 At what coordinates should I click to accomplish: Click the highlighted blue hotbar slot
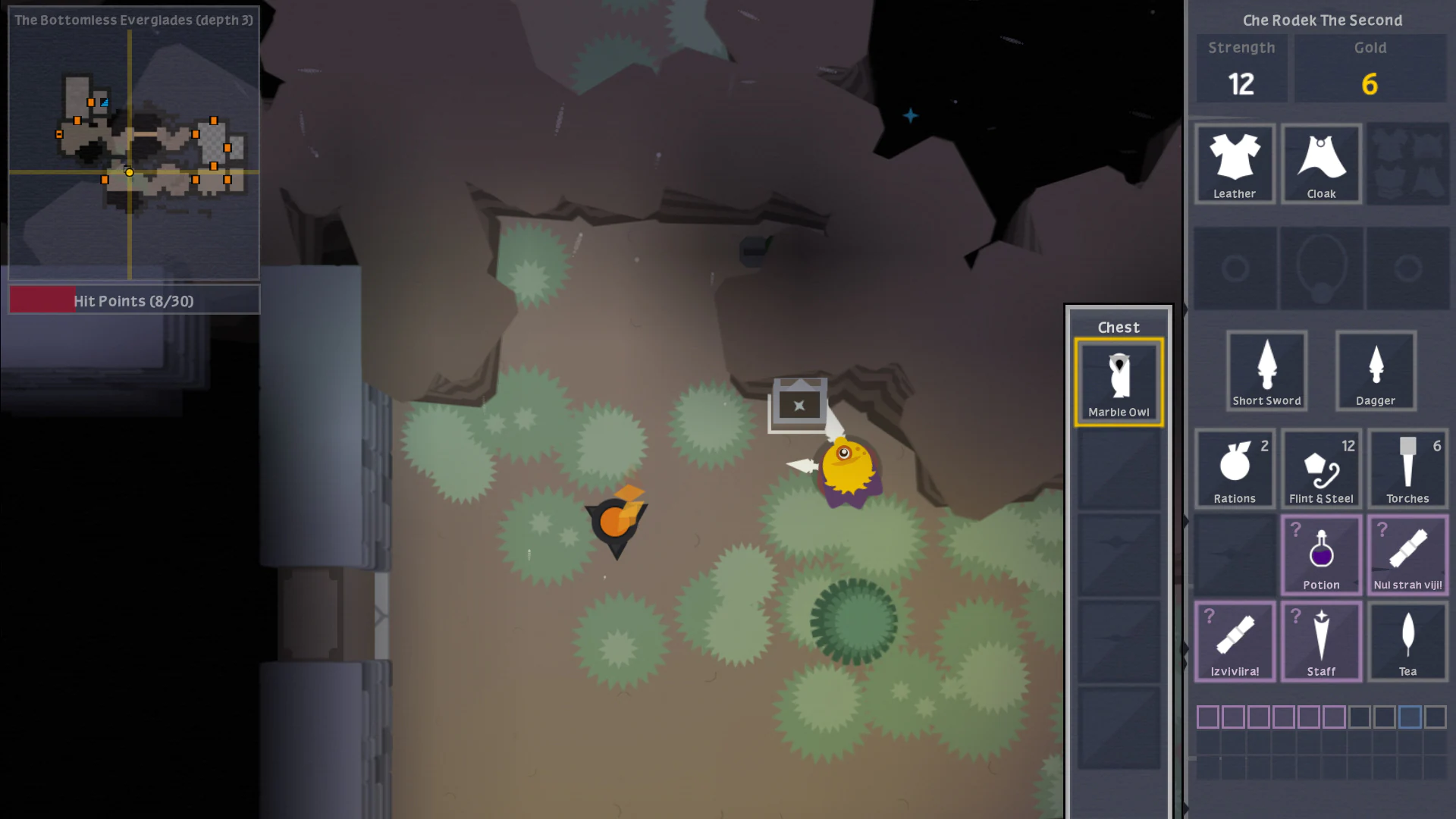[x=1409, y=717]
